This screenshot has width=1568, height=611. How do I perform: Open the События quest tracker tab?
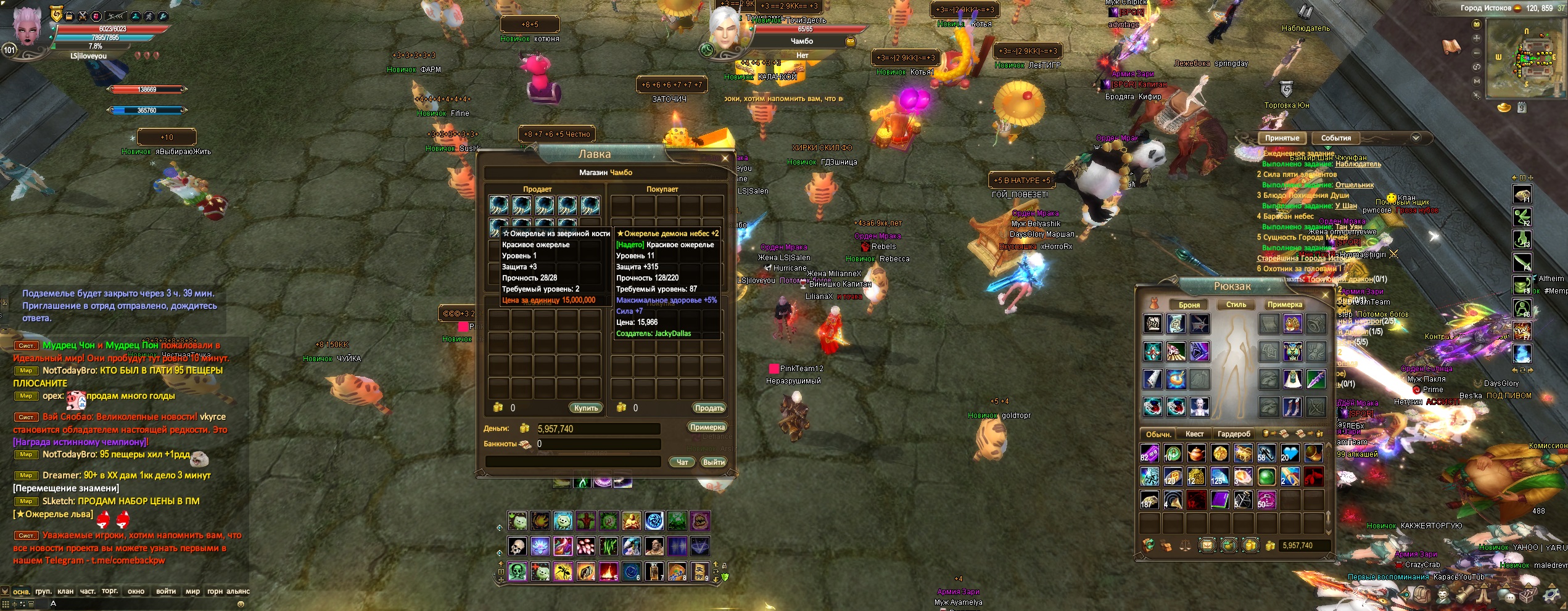[1336, 138]
